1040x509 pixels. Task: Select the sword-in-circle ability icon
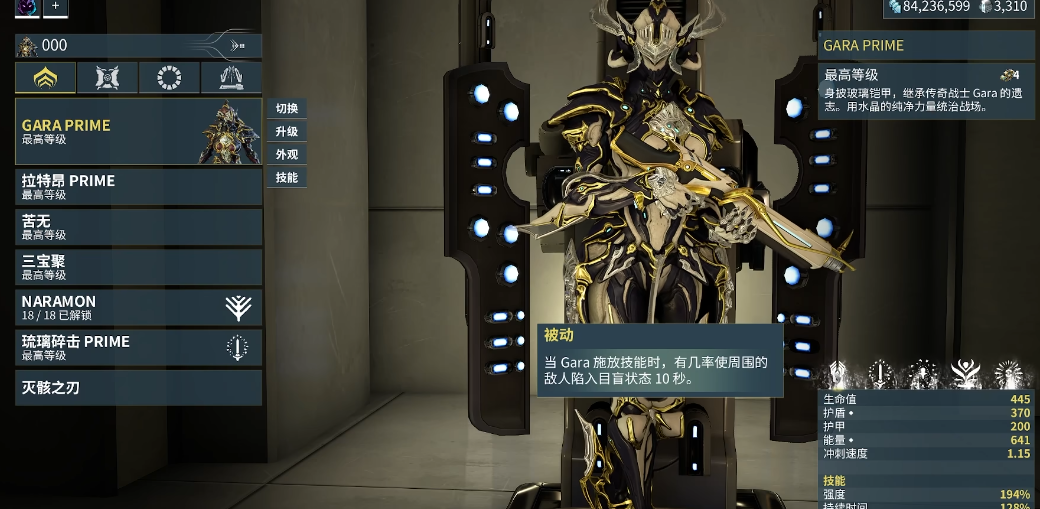(880, 375)
